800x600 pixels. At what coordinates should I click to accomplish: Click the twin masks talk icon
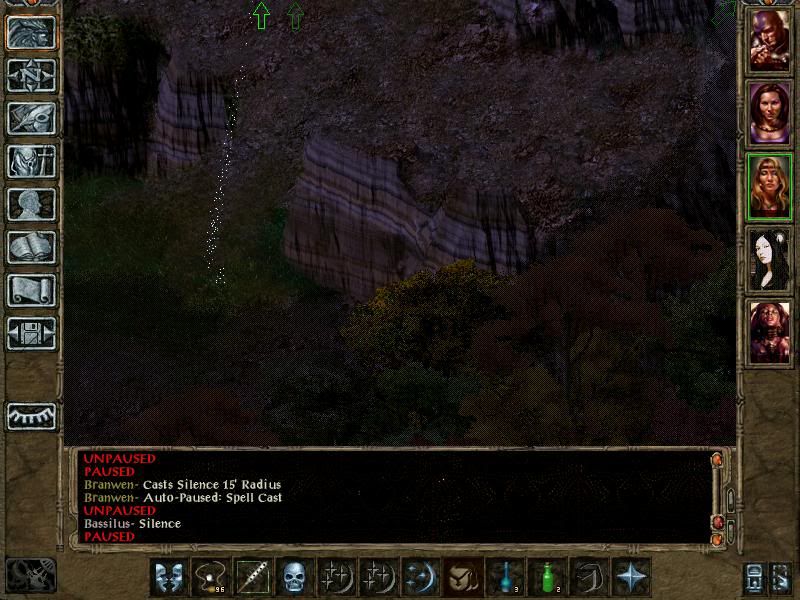click(169, 577)
